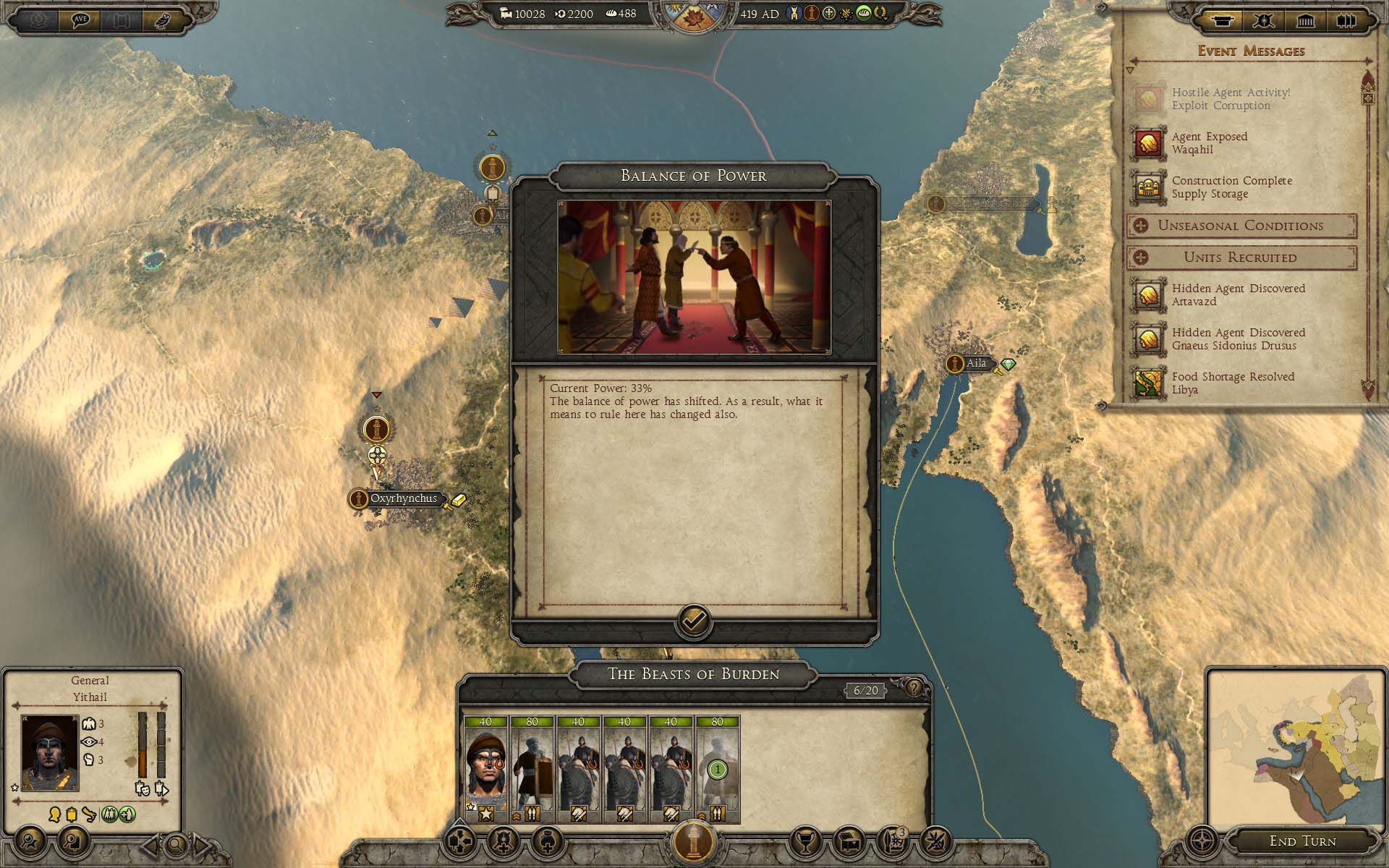
Task: Select the Aila settlement label
Action: pyautogui.click(x=976, y=363)
